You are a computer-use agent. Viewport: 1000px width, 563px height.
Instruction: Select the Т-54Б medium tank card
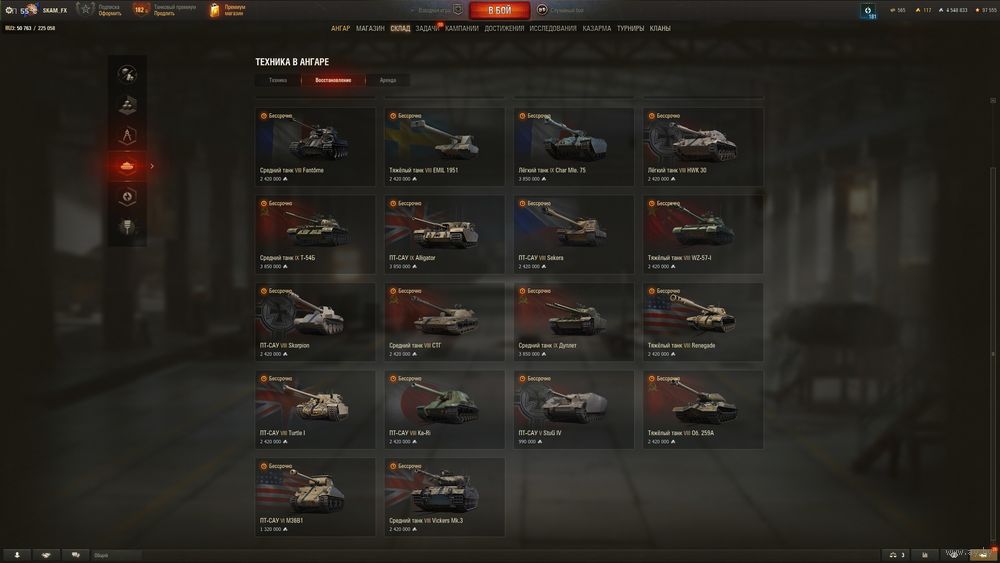(315, 233)
